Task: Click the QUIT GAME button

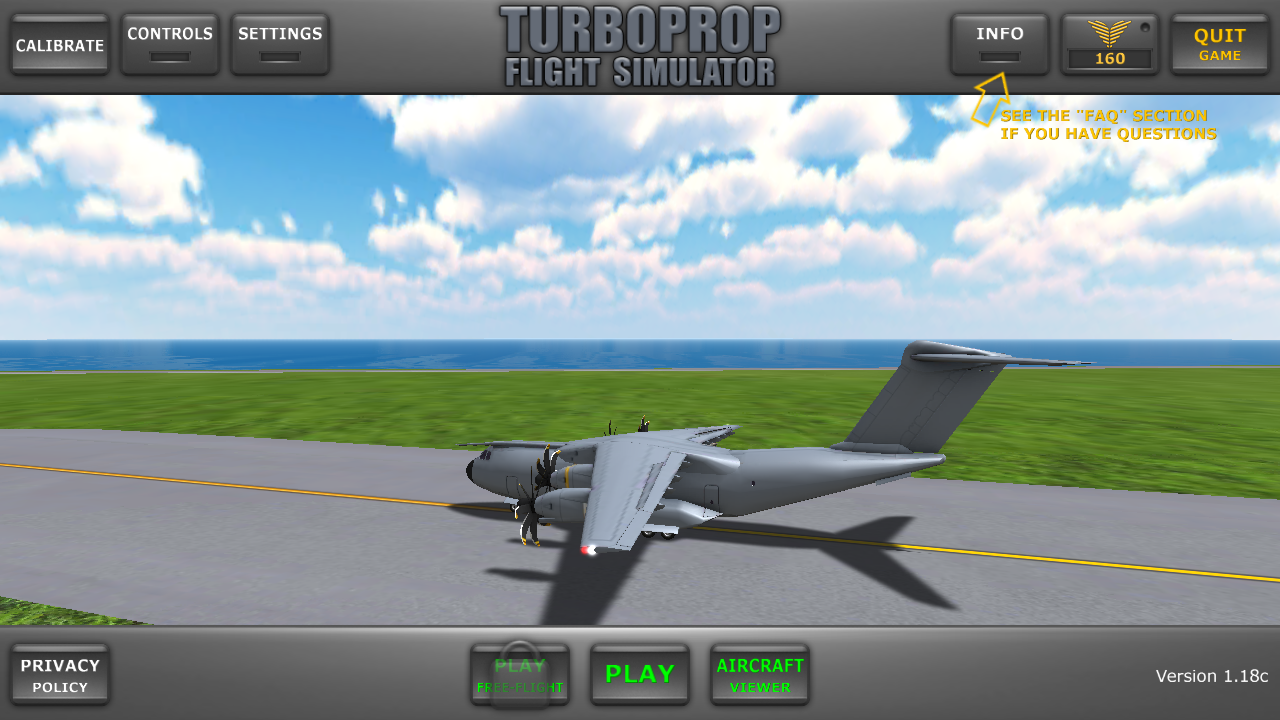Action: coord(1219,44)
